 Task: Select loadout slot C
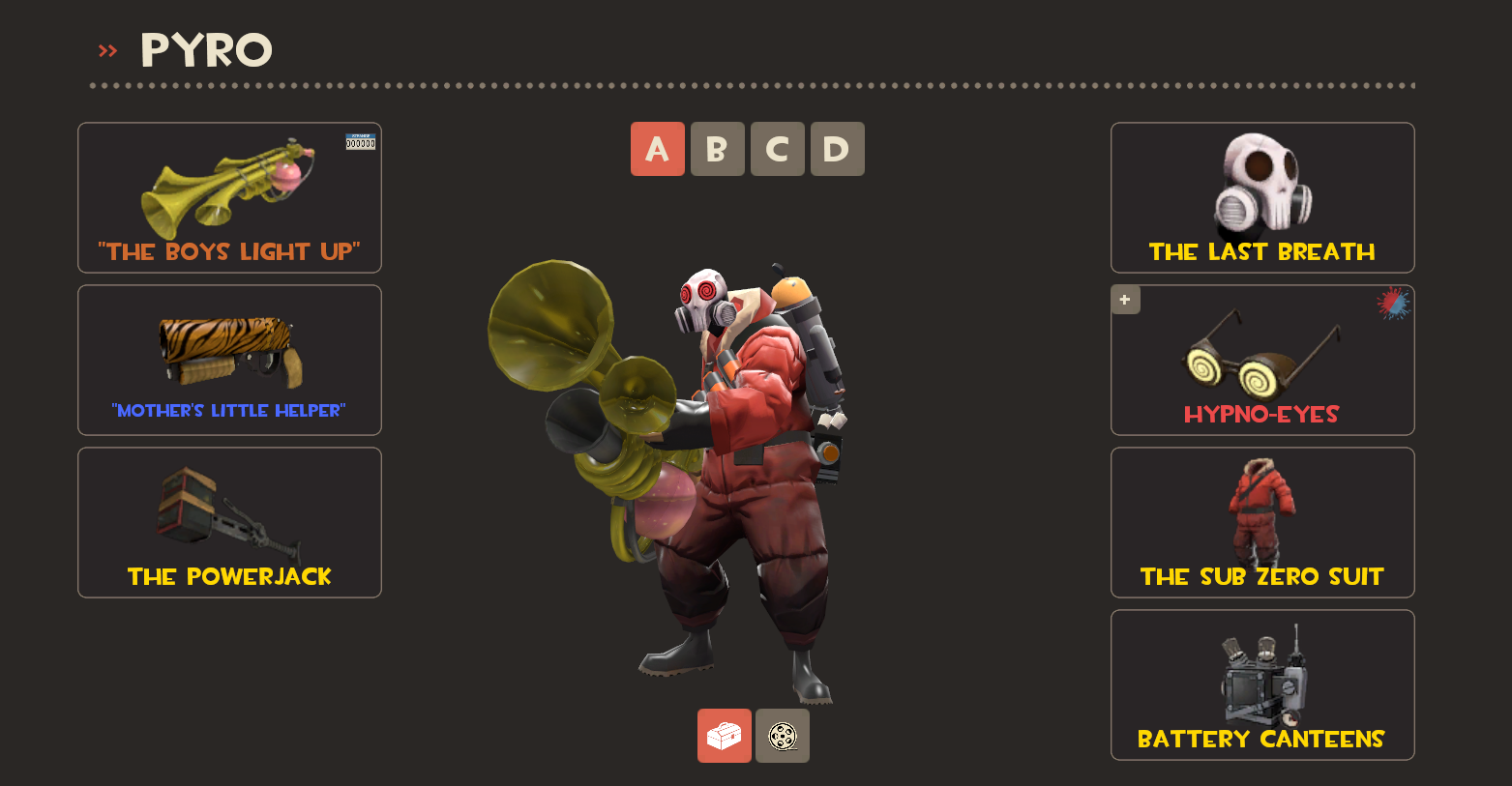point(777,149)
